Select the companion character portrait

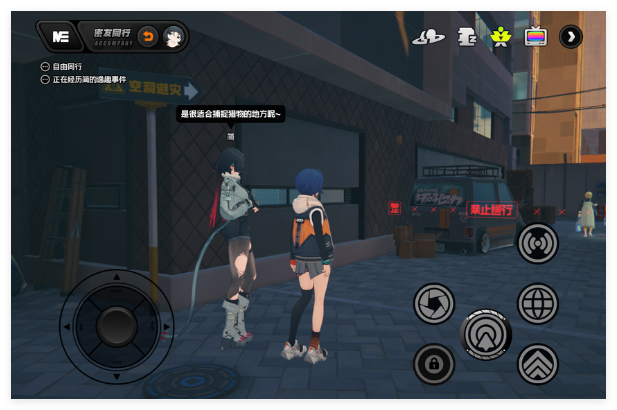173,37
